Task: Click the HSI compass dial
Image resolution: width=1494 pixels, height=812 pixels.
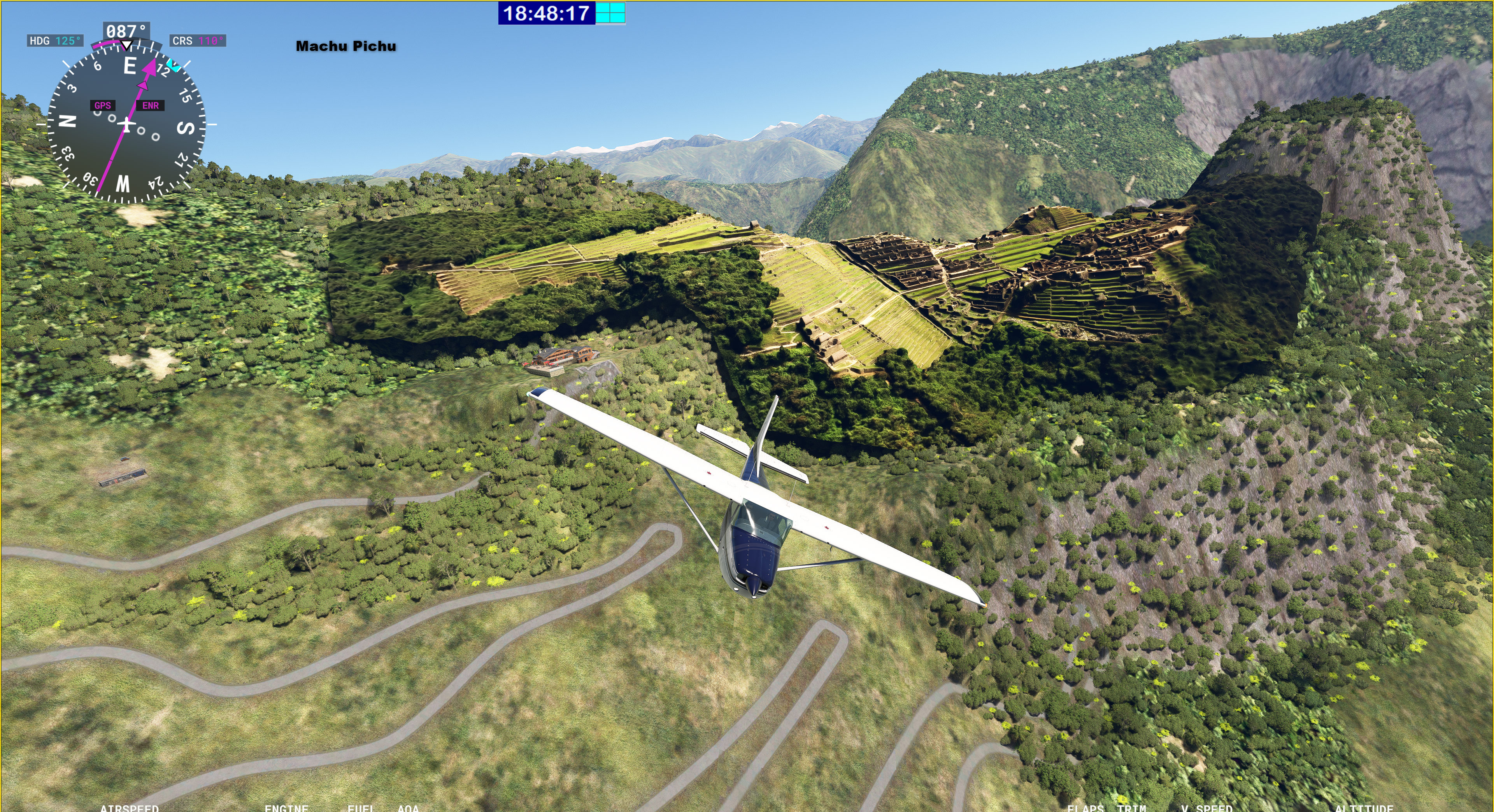Action: tap(126, 124)
